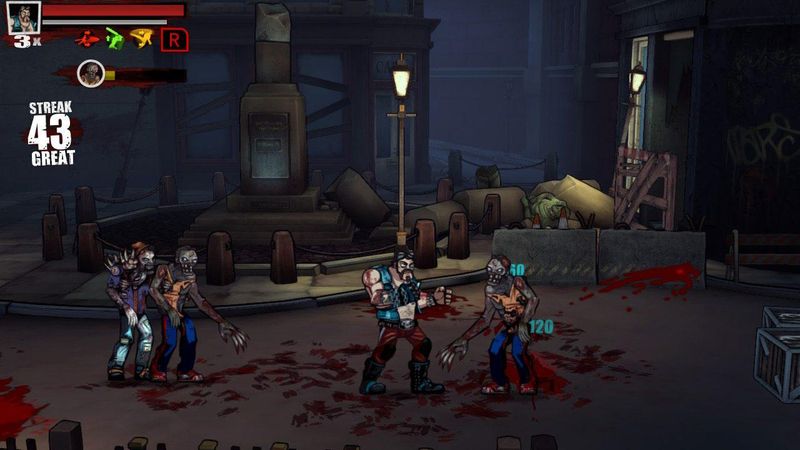This screenshot has width=800, height=450.
Task: Select the red R rage icon
Action: (174, 39)
